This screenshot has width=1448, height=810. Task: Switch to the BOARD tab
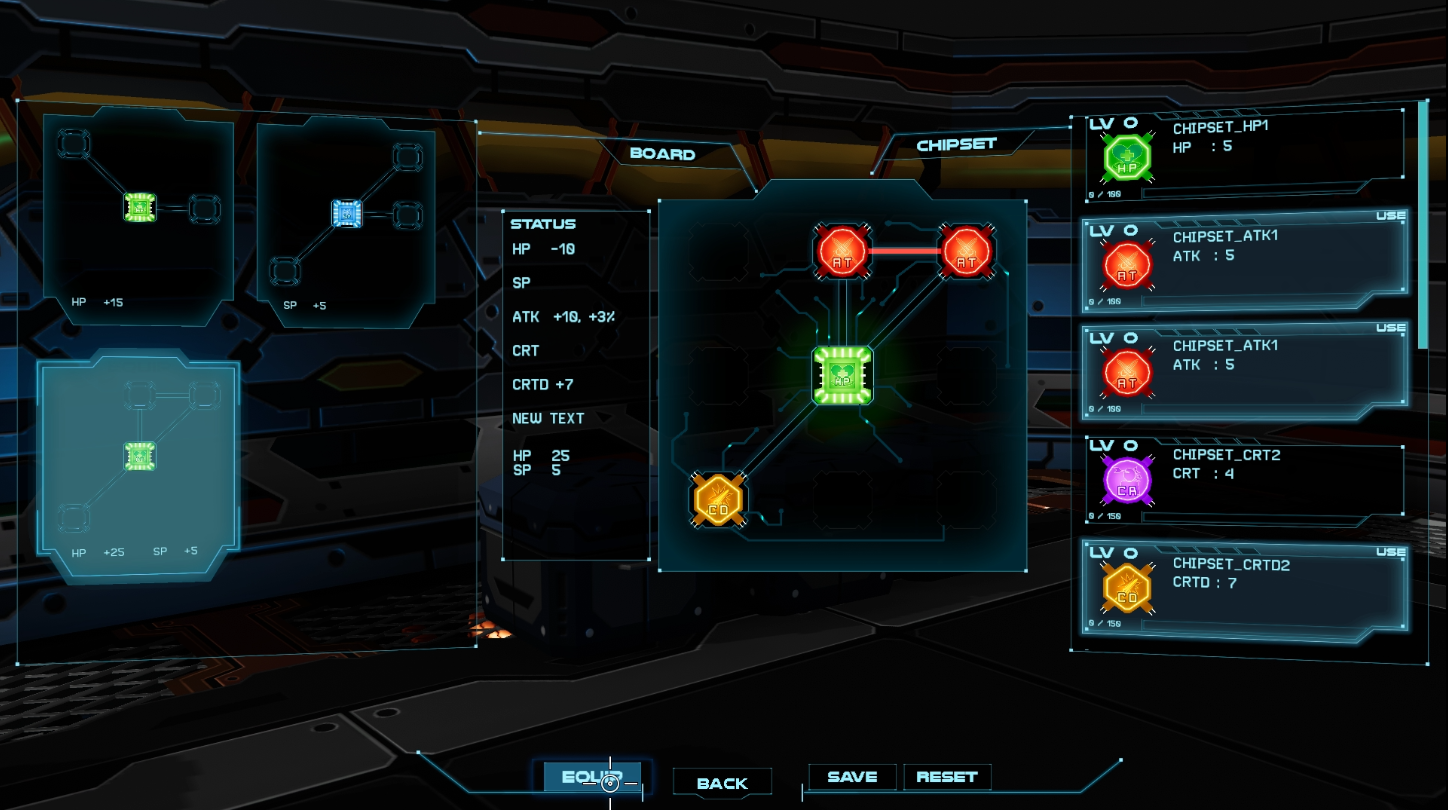click(662, 154)
